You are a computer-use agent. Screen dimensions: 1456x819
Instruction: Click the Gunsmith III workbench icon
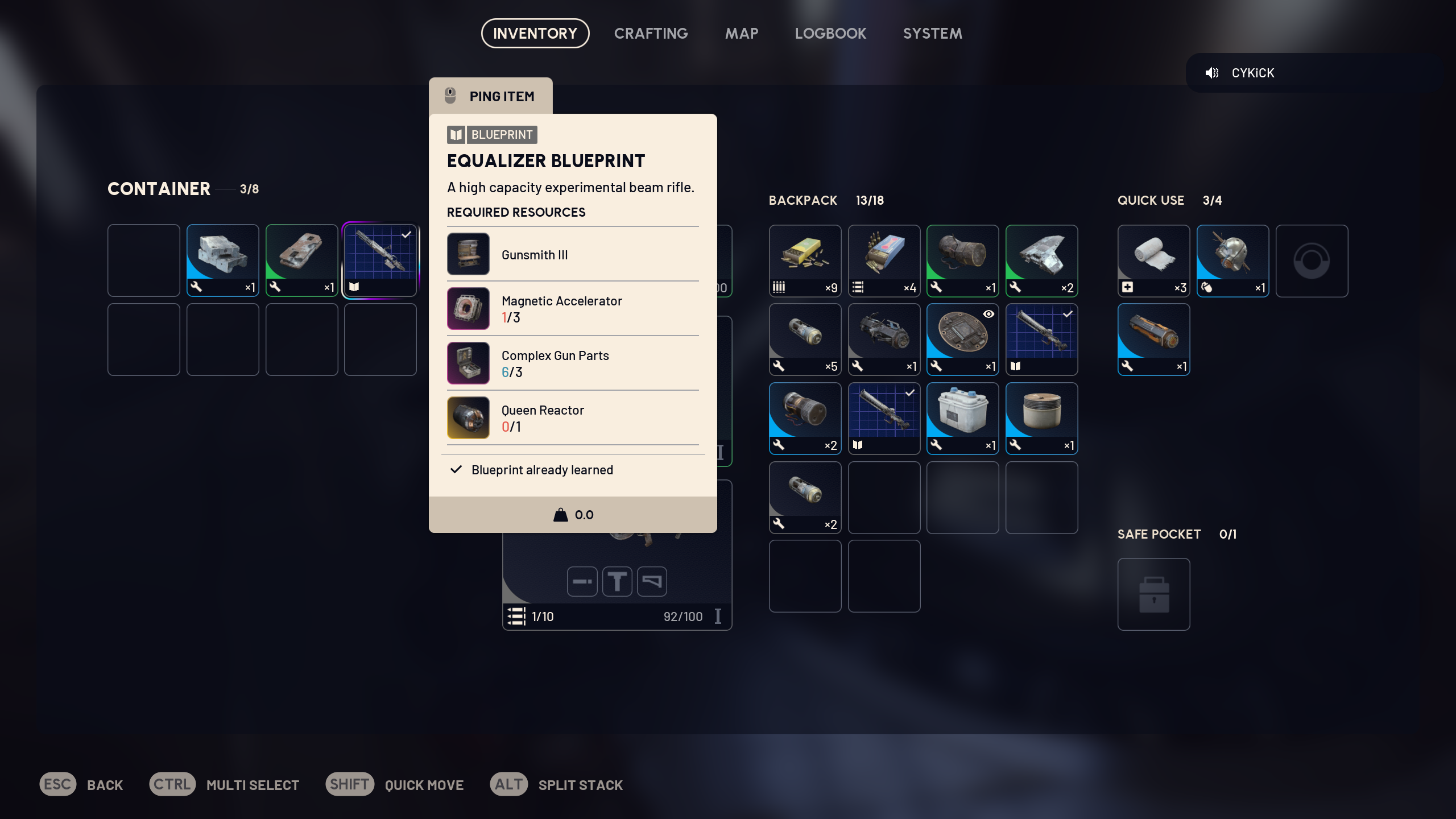468,254
